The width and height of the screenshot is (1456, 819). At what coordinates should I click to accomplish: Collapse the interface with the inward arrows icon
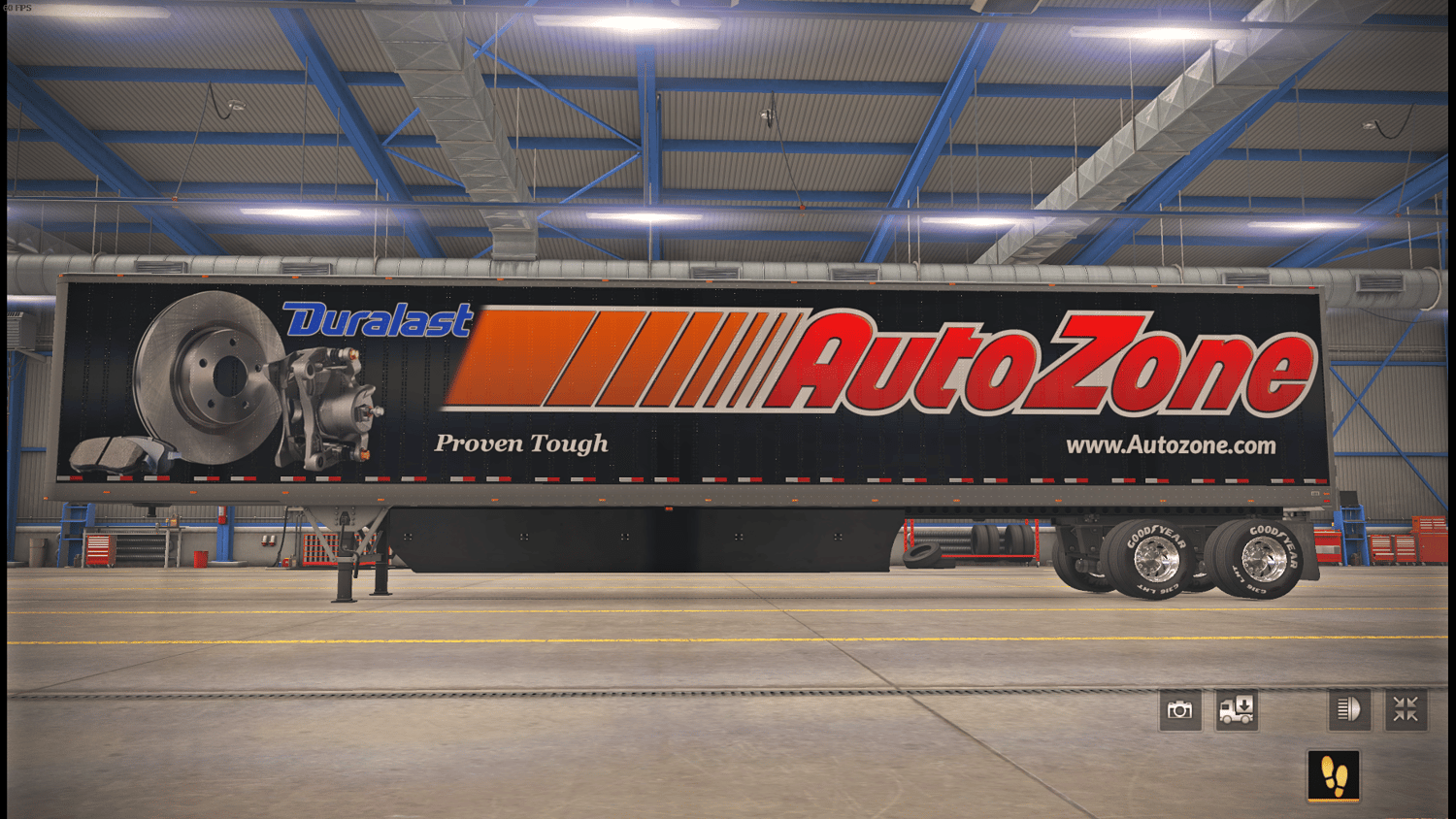[1406, 709]
